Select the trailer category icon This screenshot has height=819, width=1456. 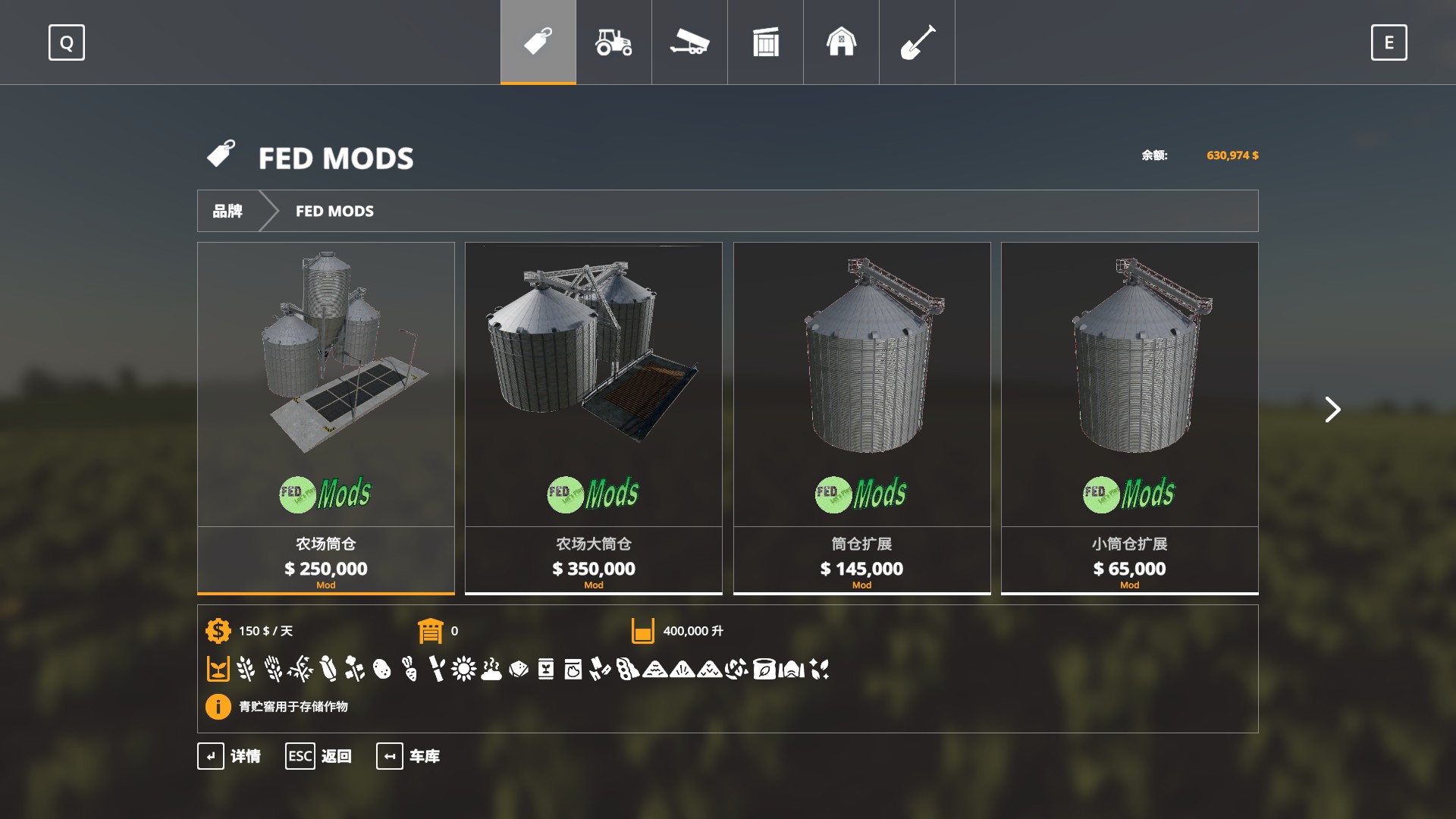689,43
